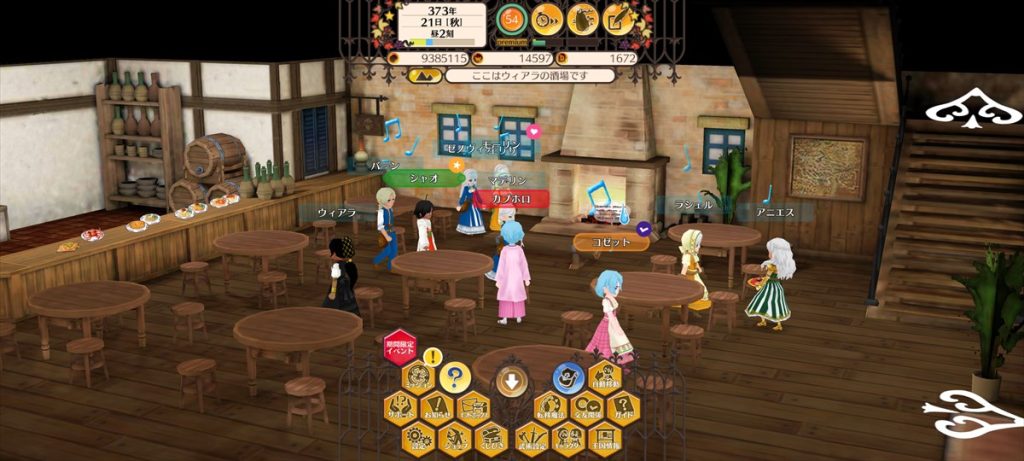Viewport: 1024px width, 461px height.
Task: Open the yellow question mark help bubble
Action: [456, 378]
